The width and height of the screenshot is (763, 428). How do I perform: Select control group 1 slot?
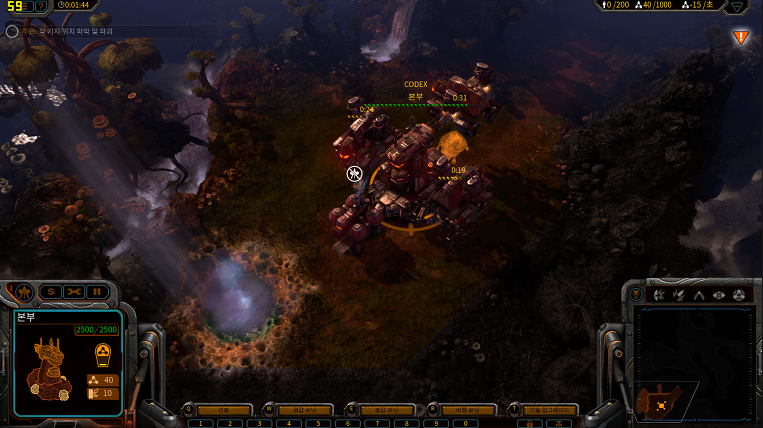point(201,423)
